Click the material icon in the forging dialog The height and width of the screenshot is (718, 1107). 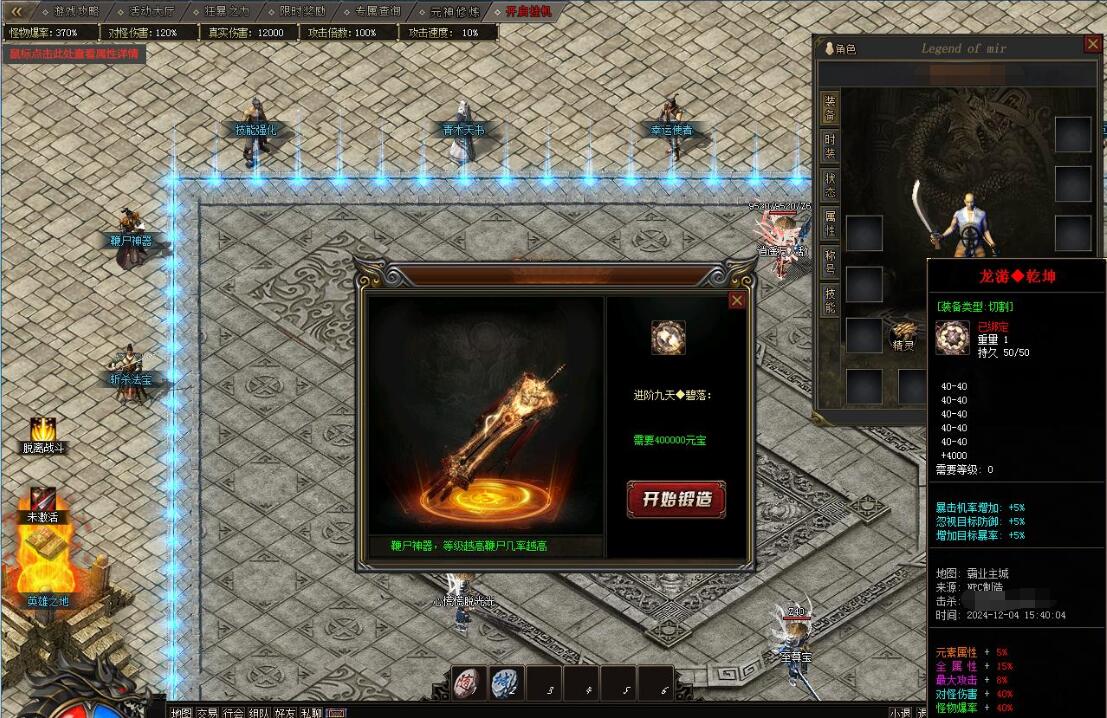click(x=668, y=338)
